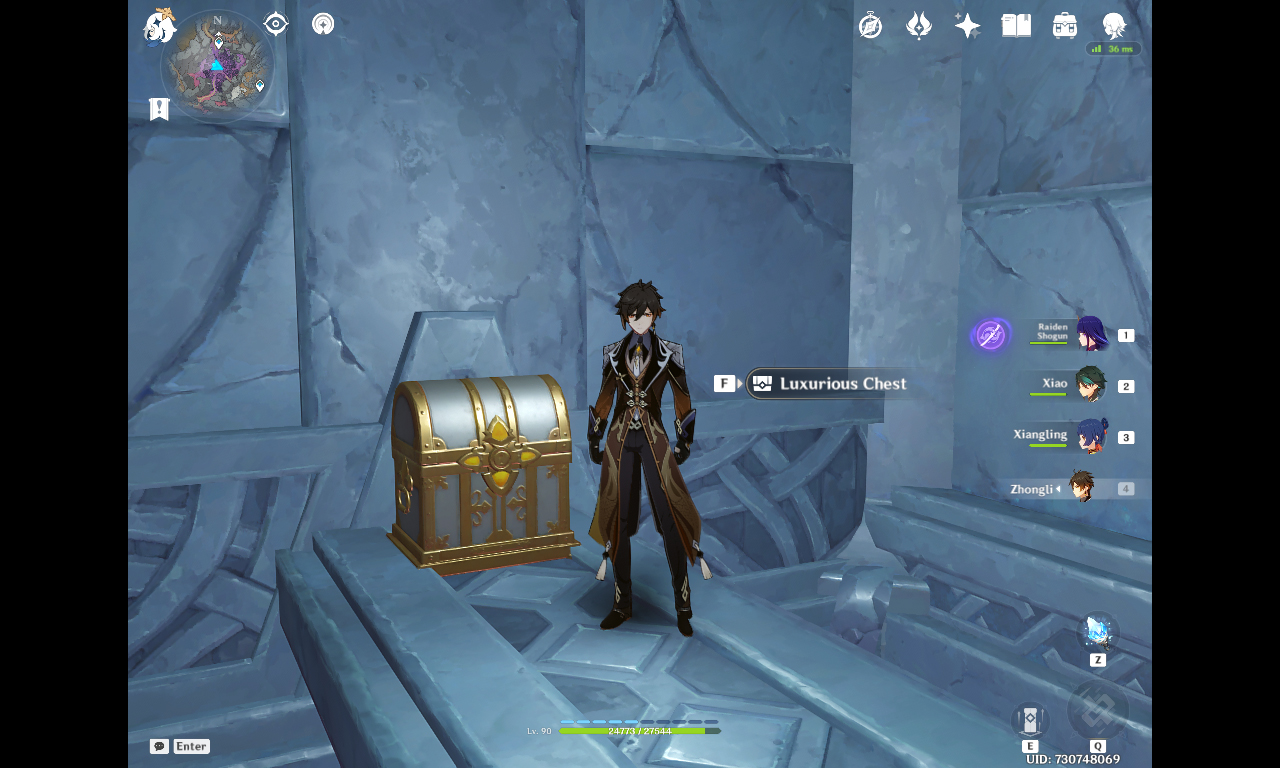
Task: Open the Inventory backpack icon
Action: pyautogui.click(x=1064, y=24)
